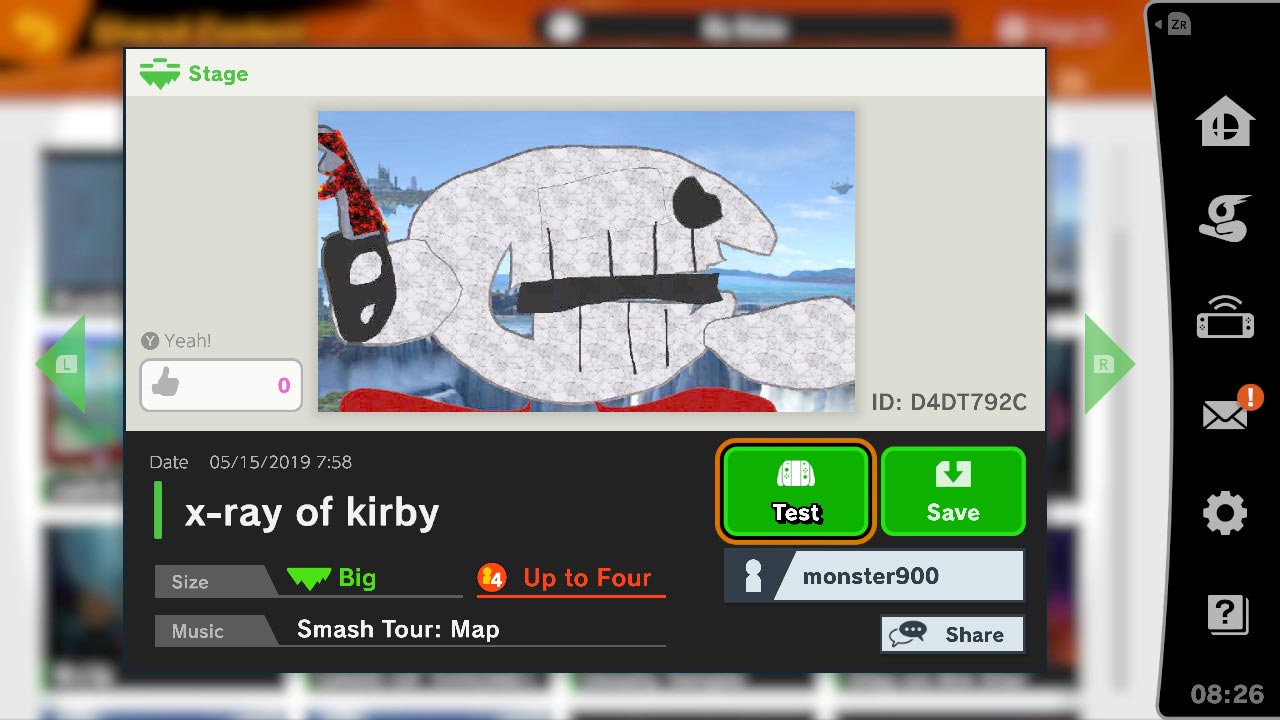Toggle the Yeah! thumbs-up like button
Screen dimensions: 1280x720
point(220,385)
